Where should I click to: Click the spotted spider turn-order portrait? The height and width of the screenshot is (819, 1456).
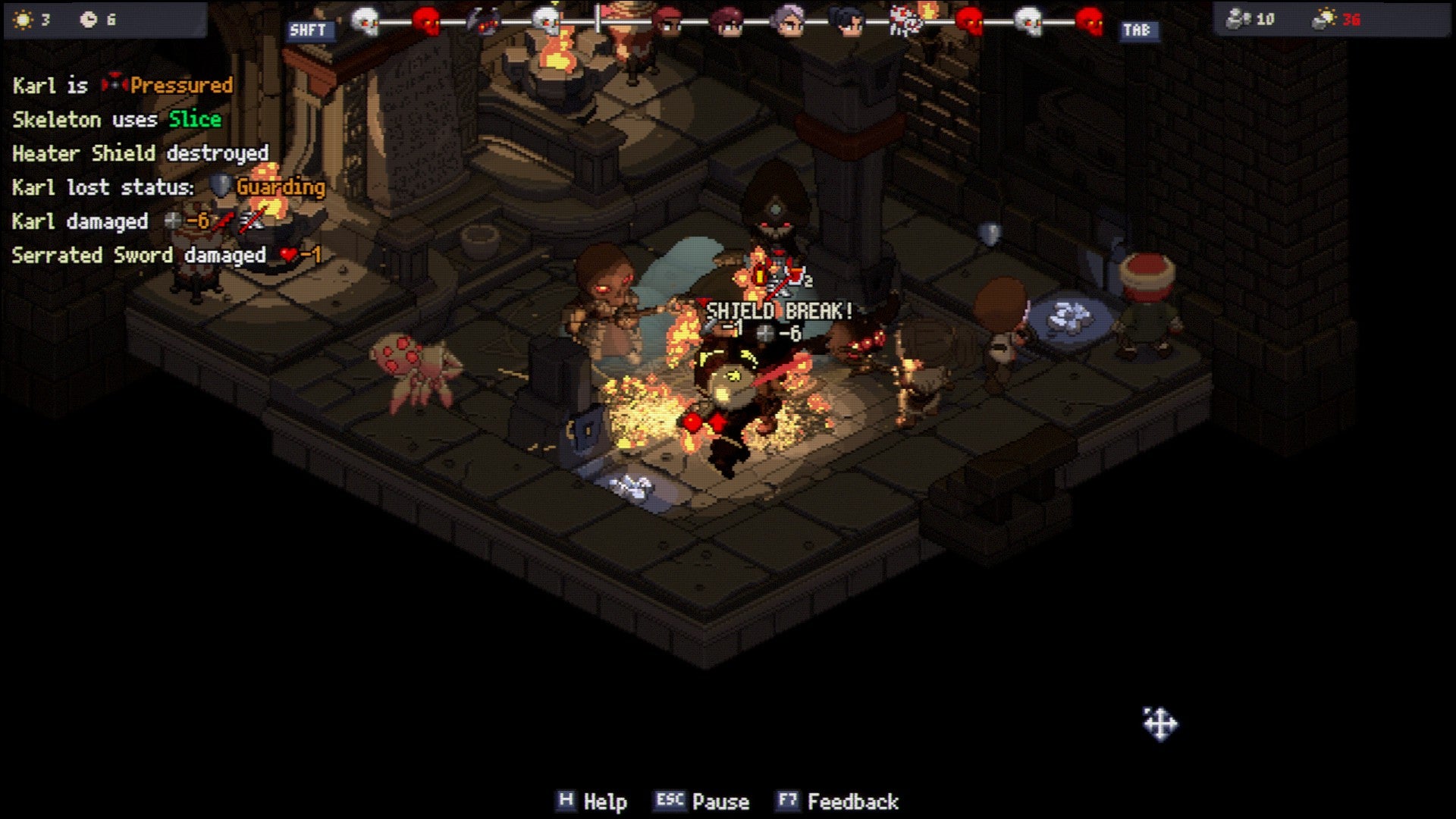(906, 21)
